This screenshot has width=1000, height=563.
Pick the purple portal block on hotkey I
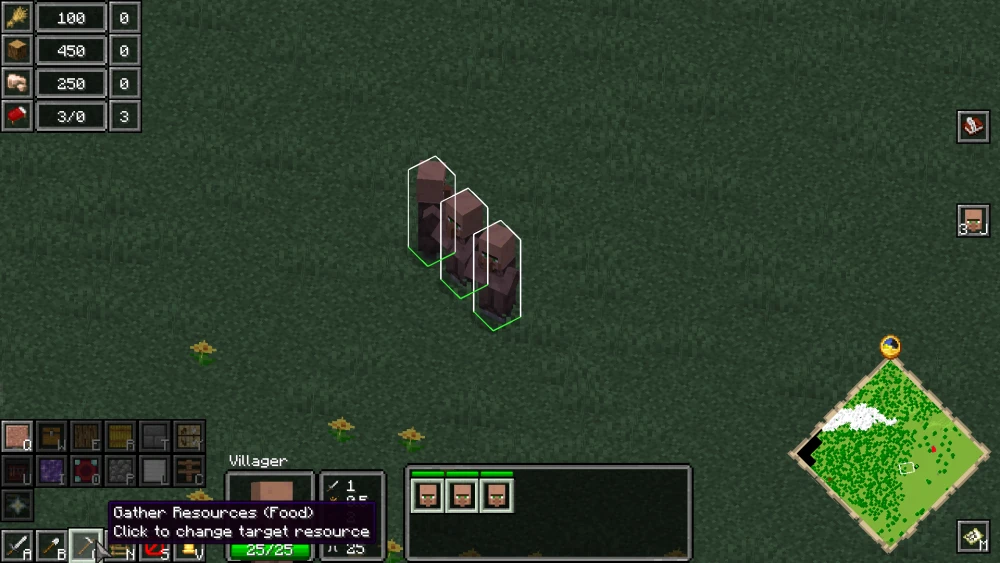click(x=52, y=471)
